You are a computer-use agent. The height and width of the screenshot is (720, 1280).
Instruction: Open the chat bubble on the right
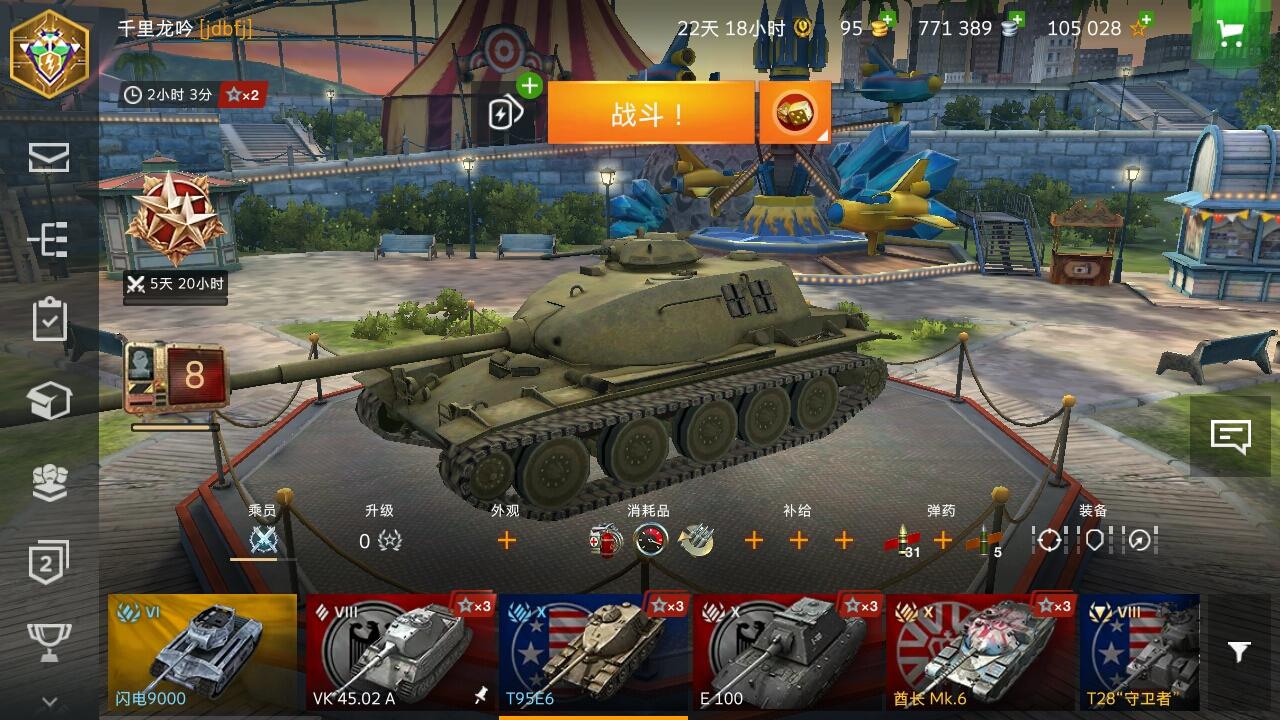(x=1229, y=435)
